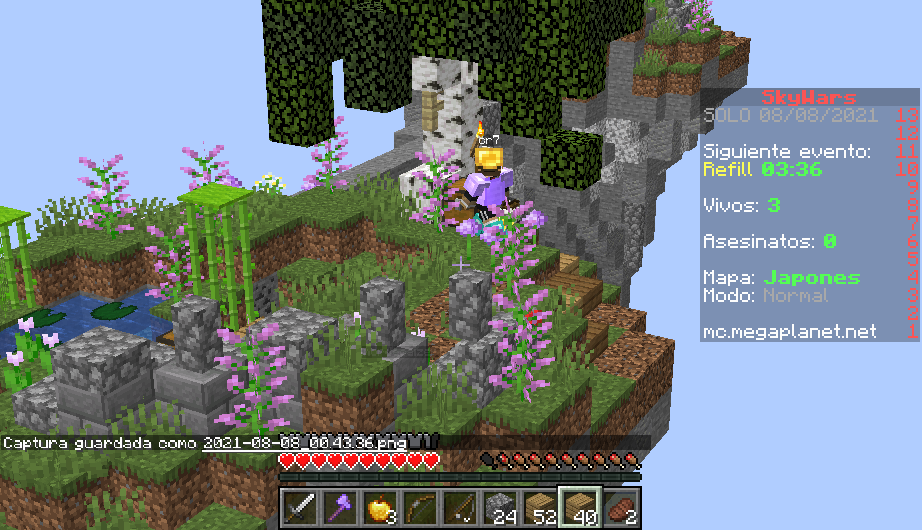Select the steak stack of 2

619,508
